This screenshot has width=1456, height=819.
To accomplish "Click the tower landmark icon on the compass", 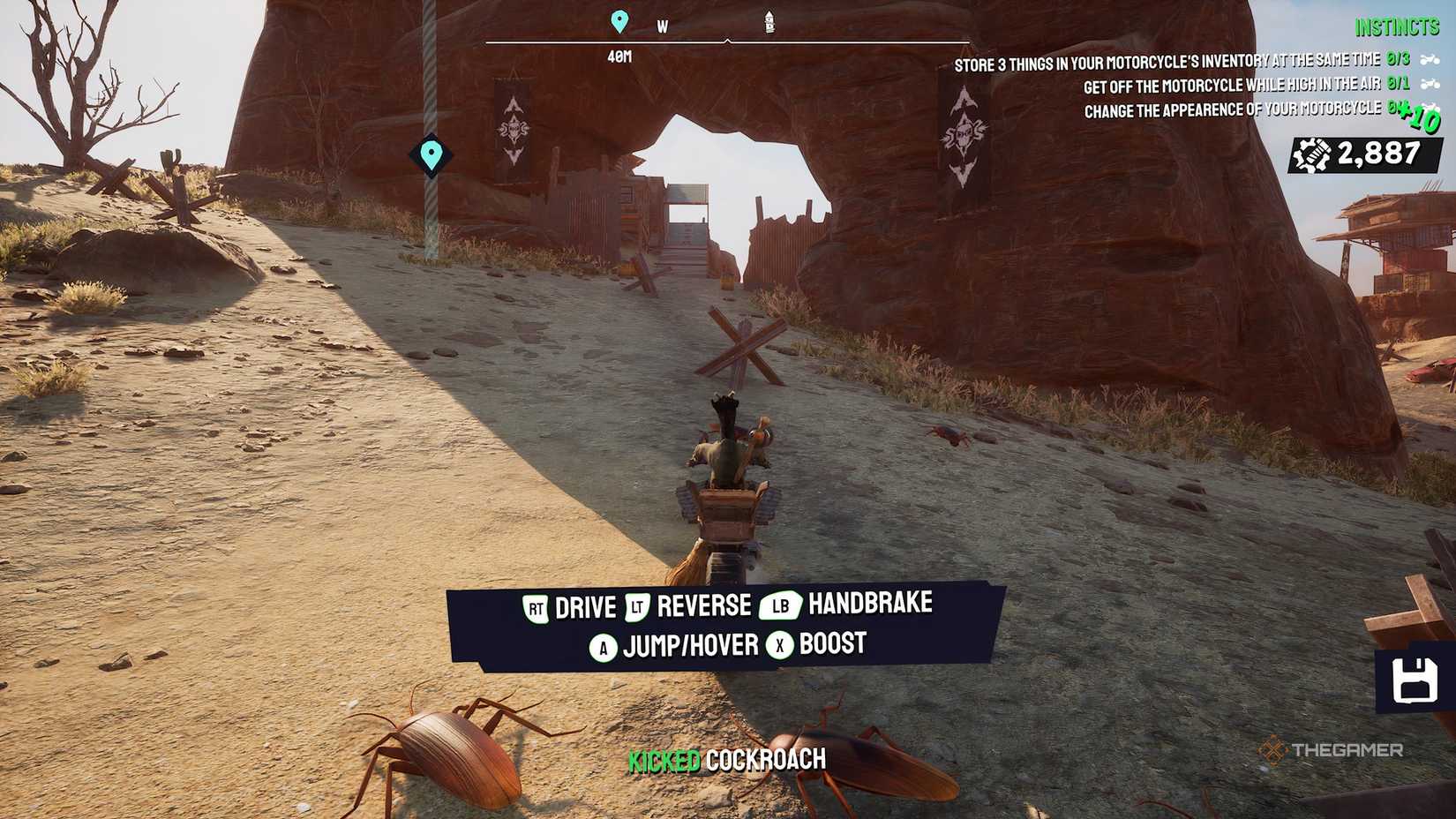I will pyautogui.click(x=769, y=20).
